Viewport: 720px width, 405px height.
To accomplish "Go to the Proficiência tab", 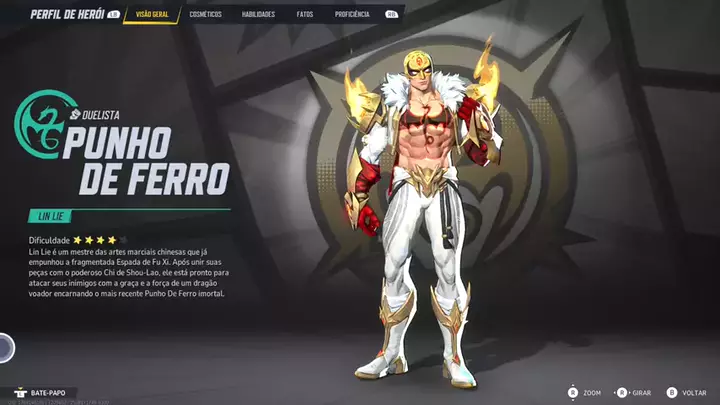I will pyautogui.click(x=351, y=15).
